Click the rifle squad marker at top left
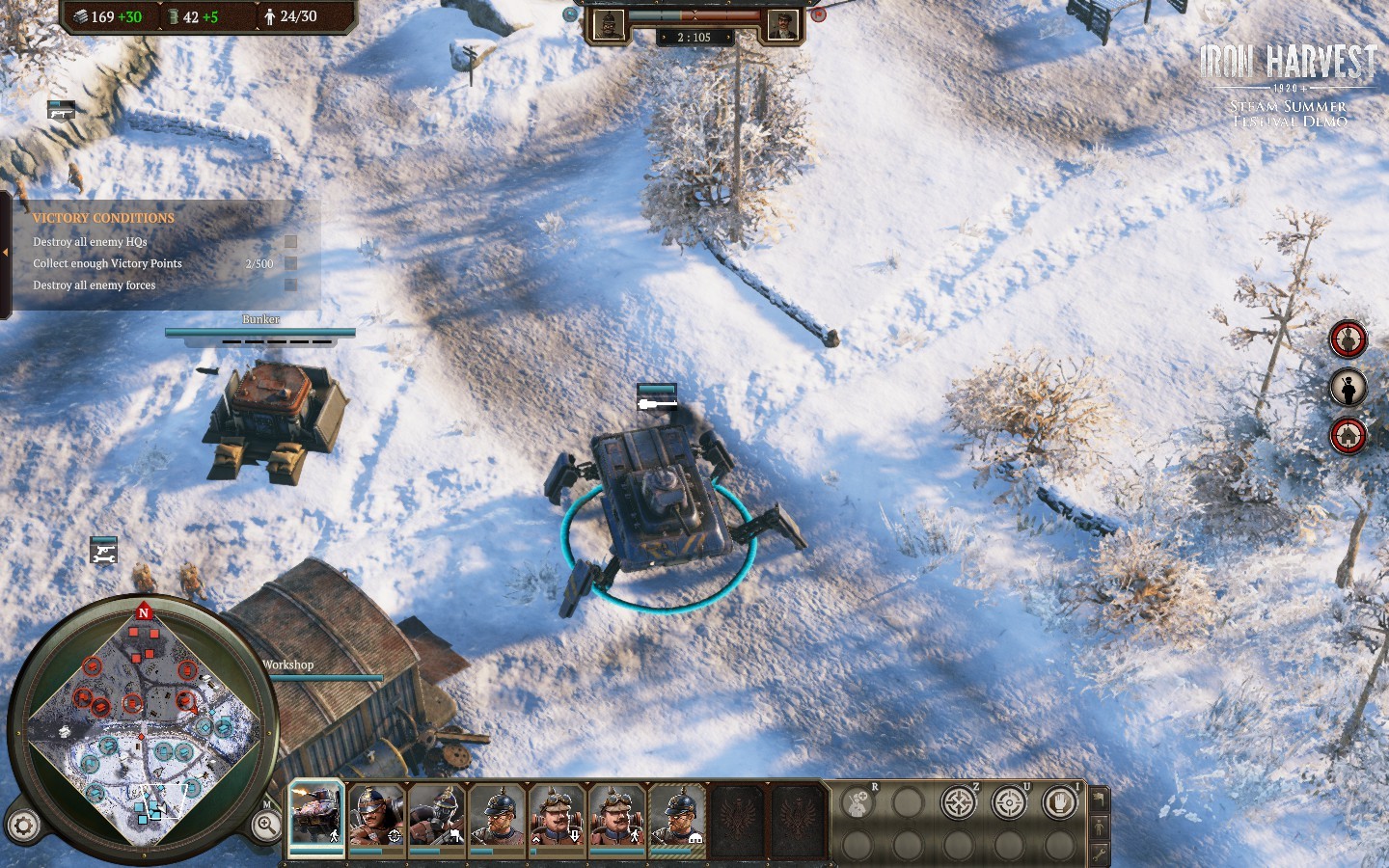Image resolution: width=1389 pixels, height=868 pixels. coord(61,110)
